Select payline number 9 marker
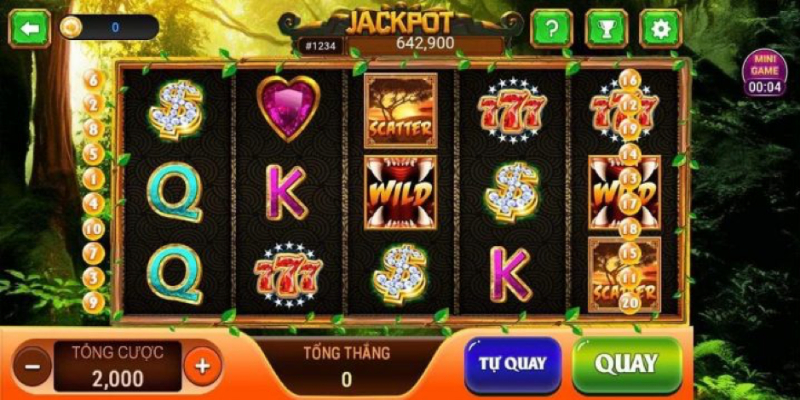 coord(93,301)
